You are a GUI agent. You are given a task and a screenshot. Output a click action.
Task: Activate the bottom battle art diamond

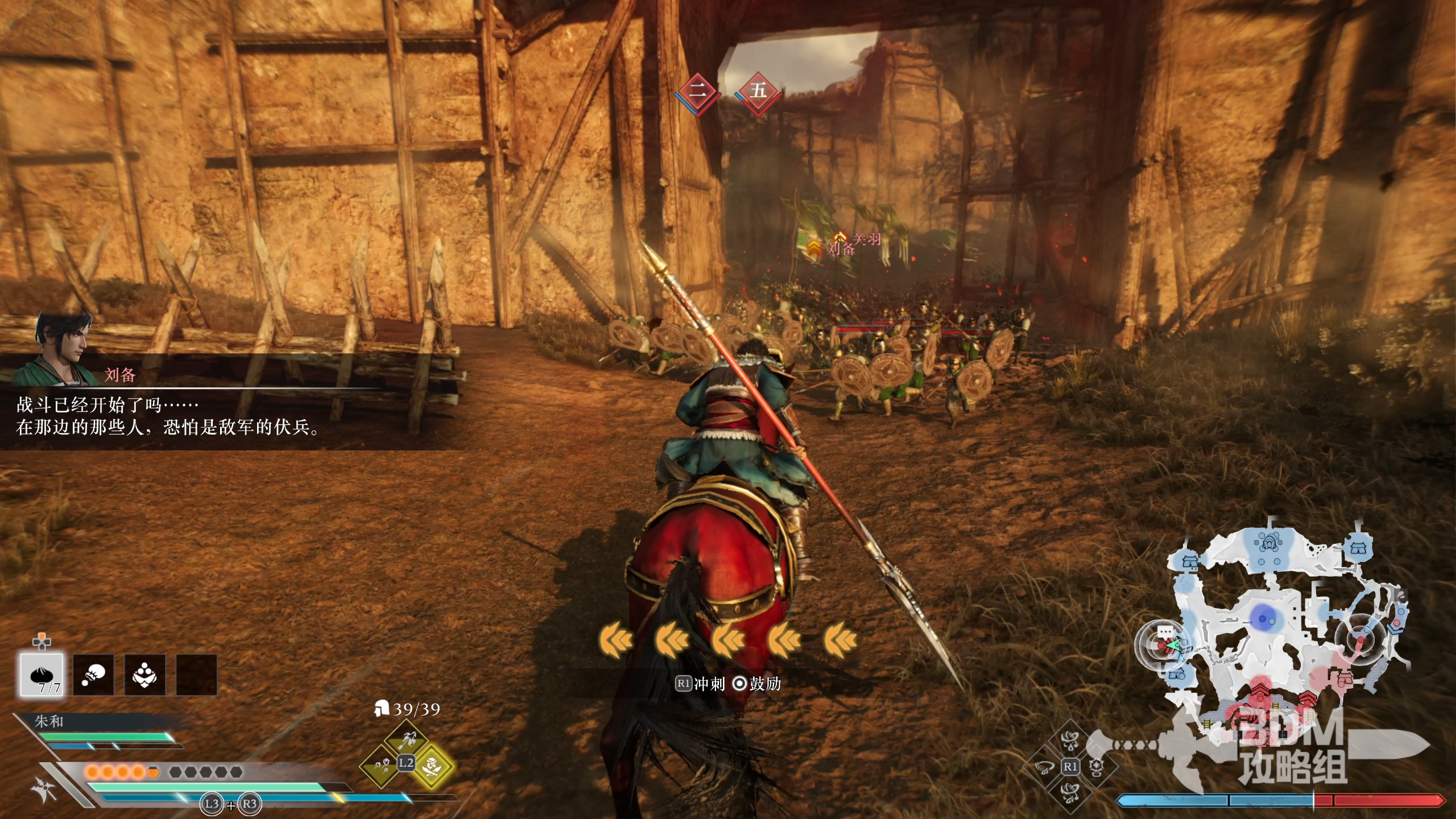click(x=1070, y=793)
